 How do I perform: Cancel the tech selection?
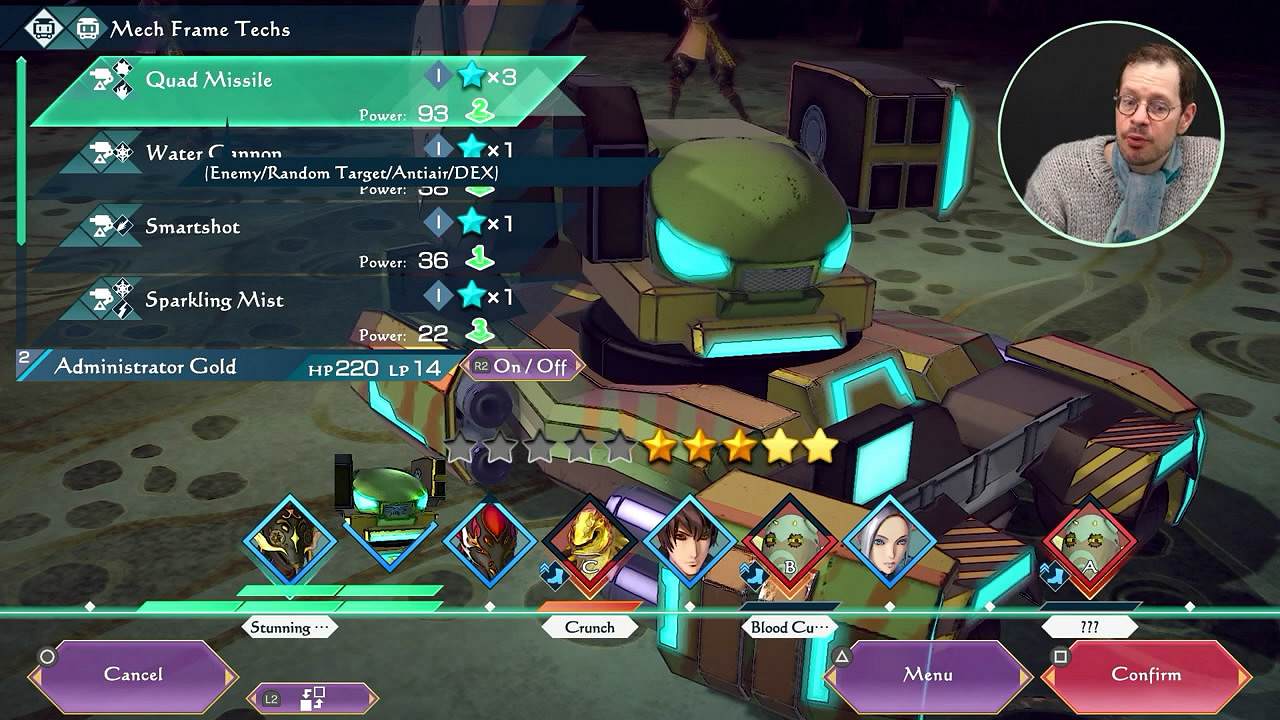(133, 675)
